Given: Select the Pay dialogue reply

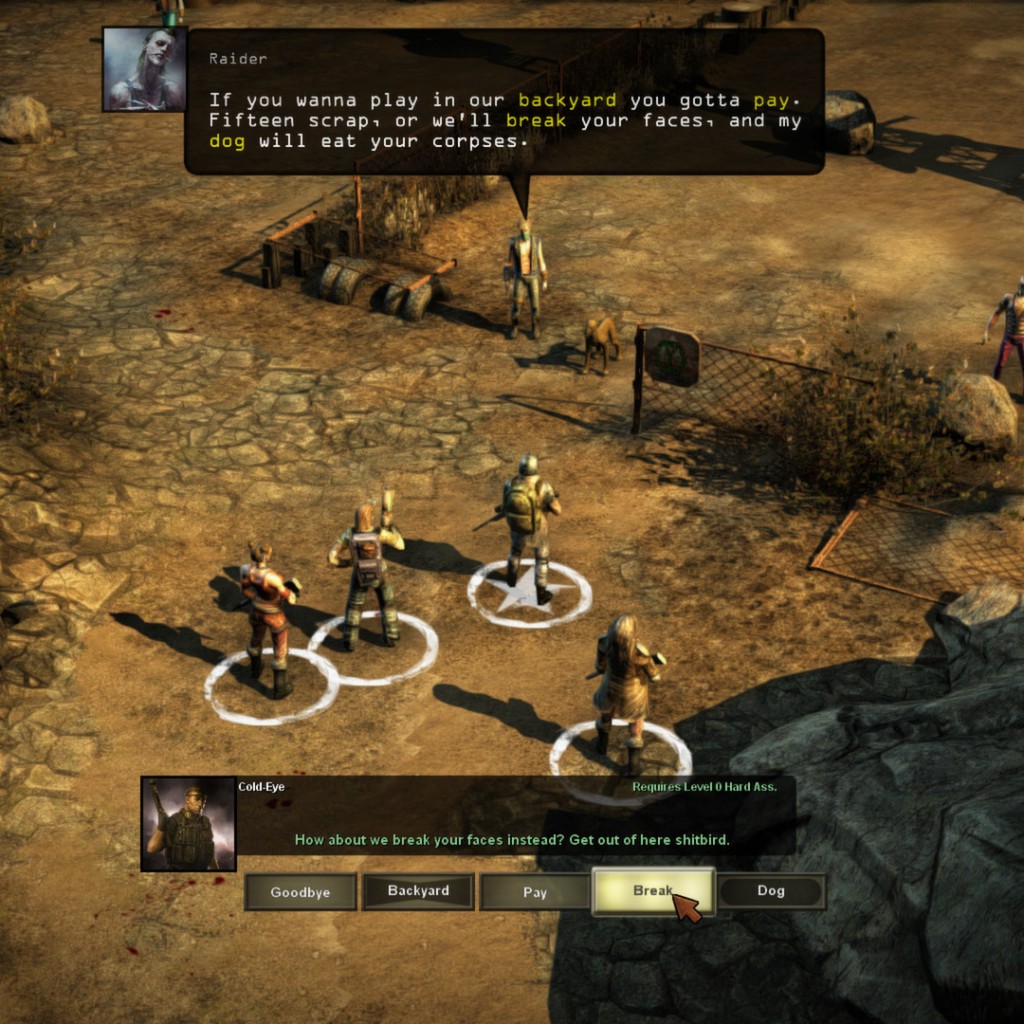Looking at the screenshot, I should click(x=535, y=892).
